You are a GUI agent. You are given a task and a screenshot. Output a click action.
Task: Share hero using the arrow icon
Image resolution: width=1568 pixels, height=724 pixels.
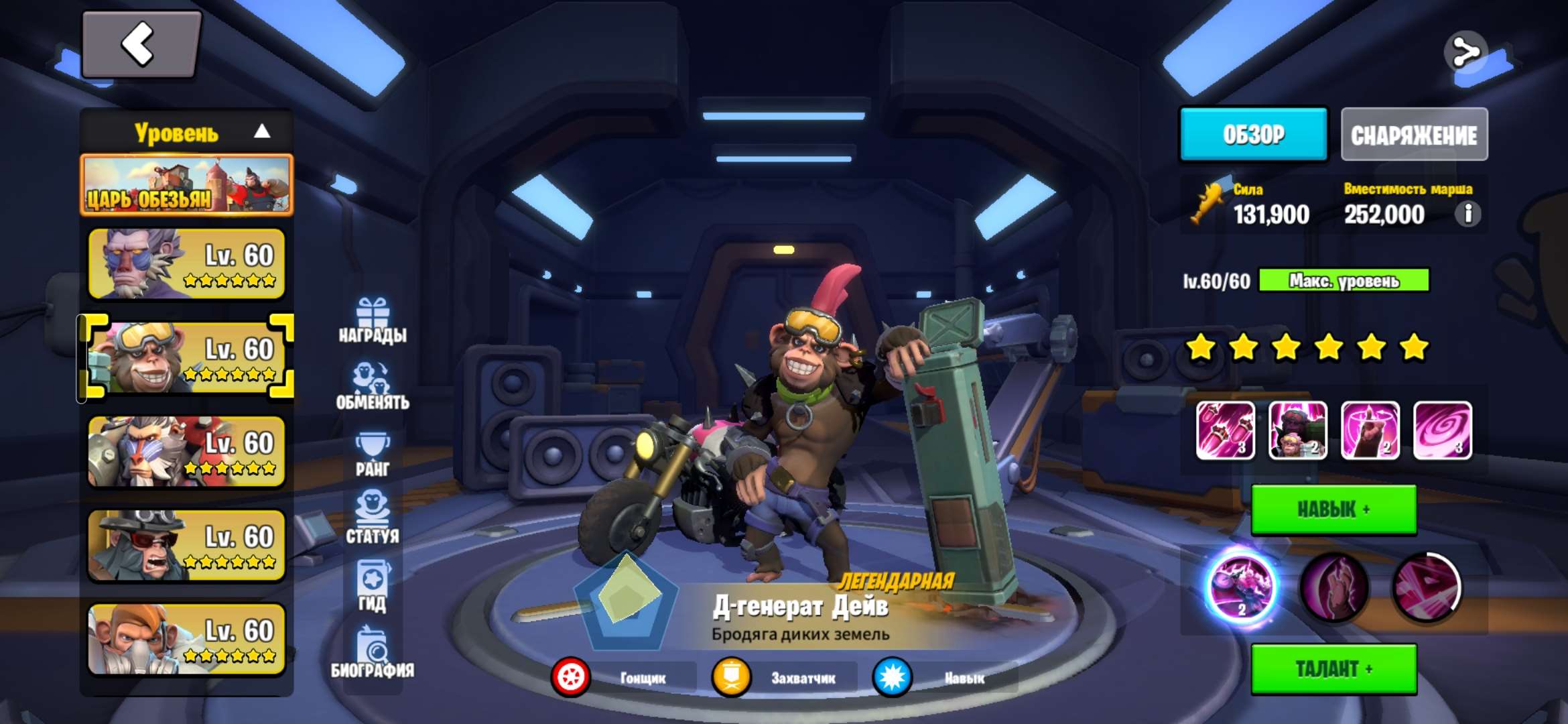1465,52
